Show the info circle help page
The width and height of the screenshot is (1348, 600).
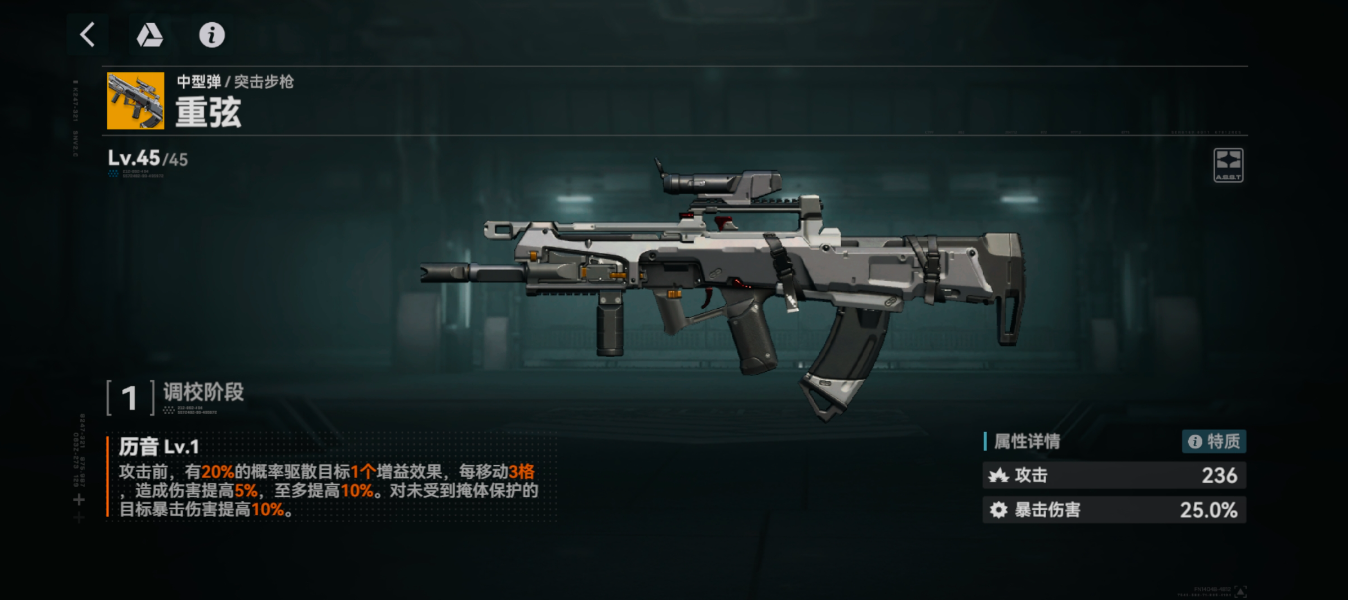(x=211, y=36)
